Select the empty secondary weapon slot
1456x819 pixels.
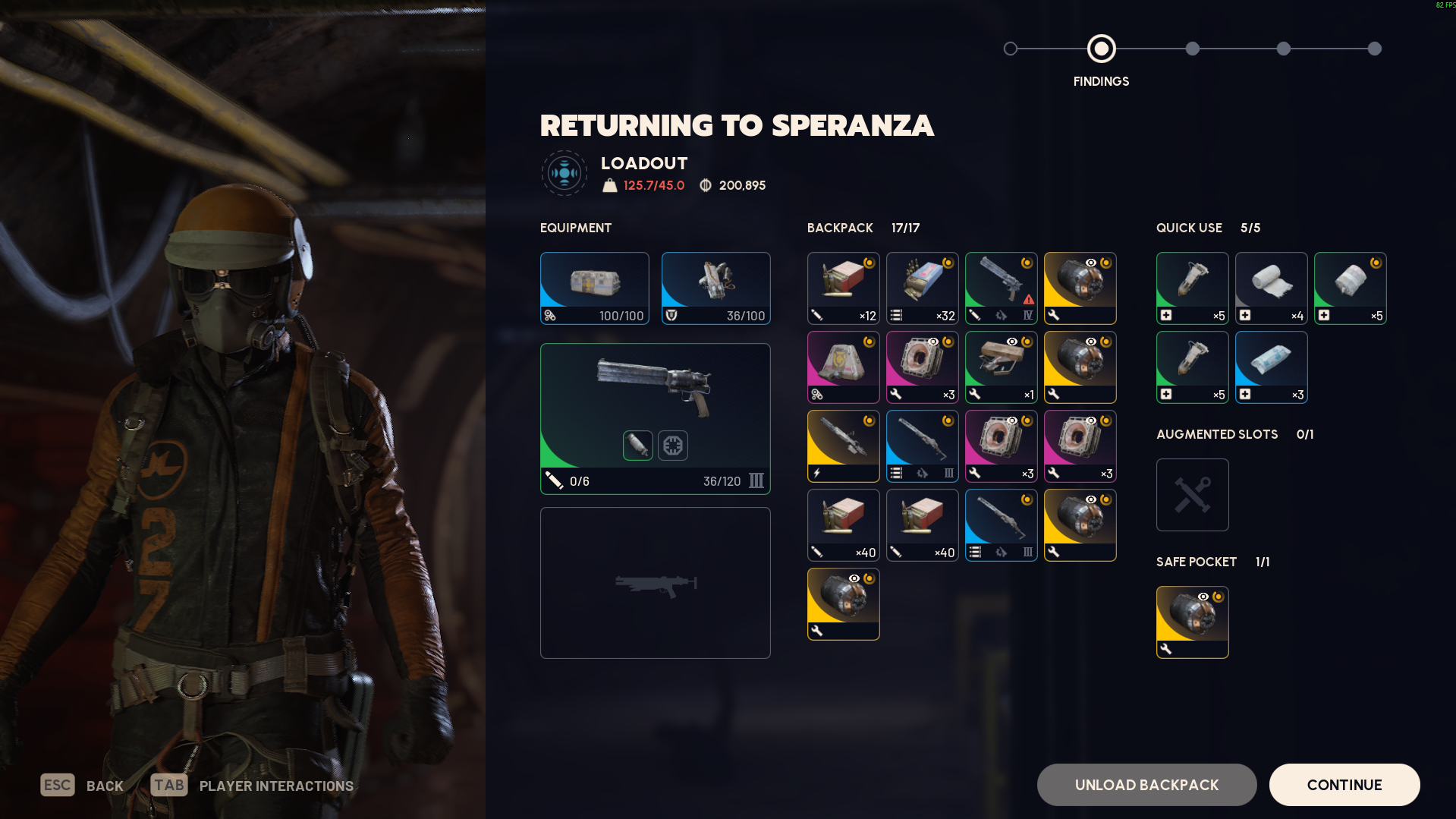(x=655, y=583)
